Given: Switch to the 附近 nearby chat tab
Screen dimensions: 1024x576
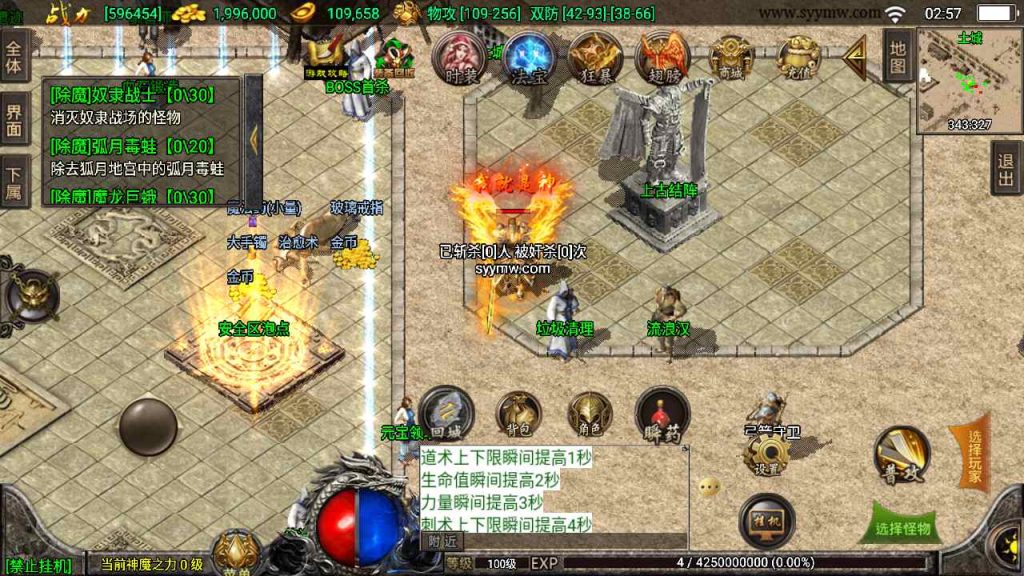Looking at the screenshot, I should 442,540.
